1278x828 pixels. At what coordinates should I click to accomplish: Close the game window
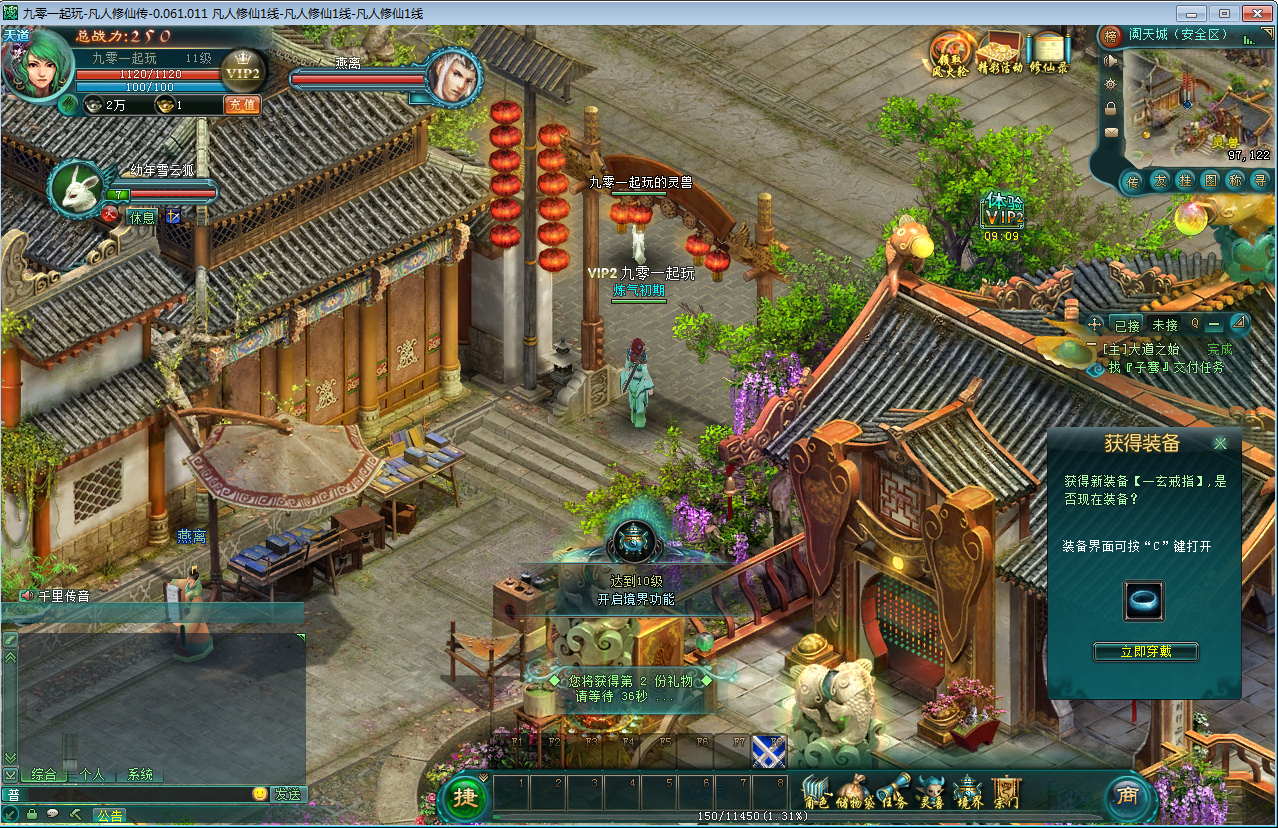click(1253, 13)
